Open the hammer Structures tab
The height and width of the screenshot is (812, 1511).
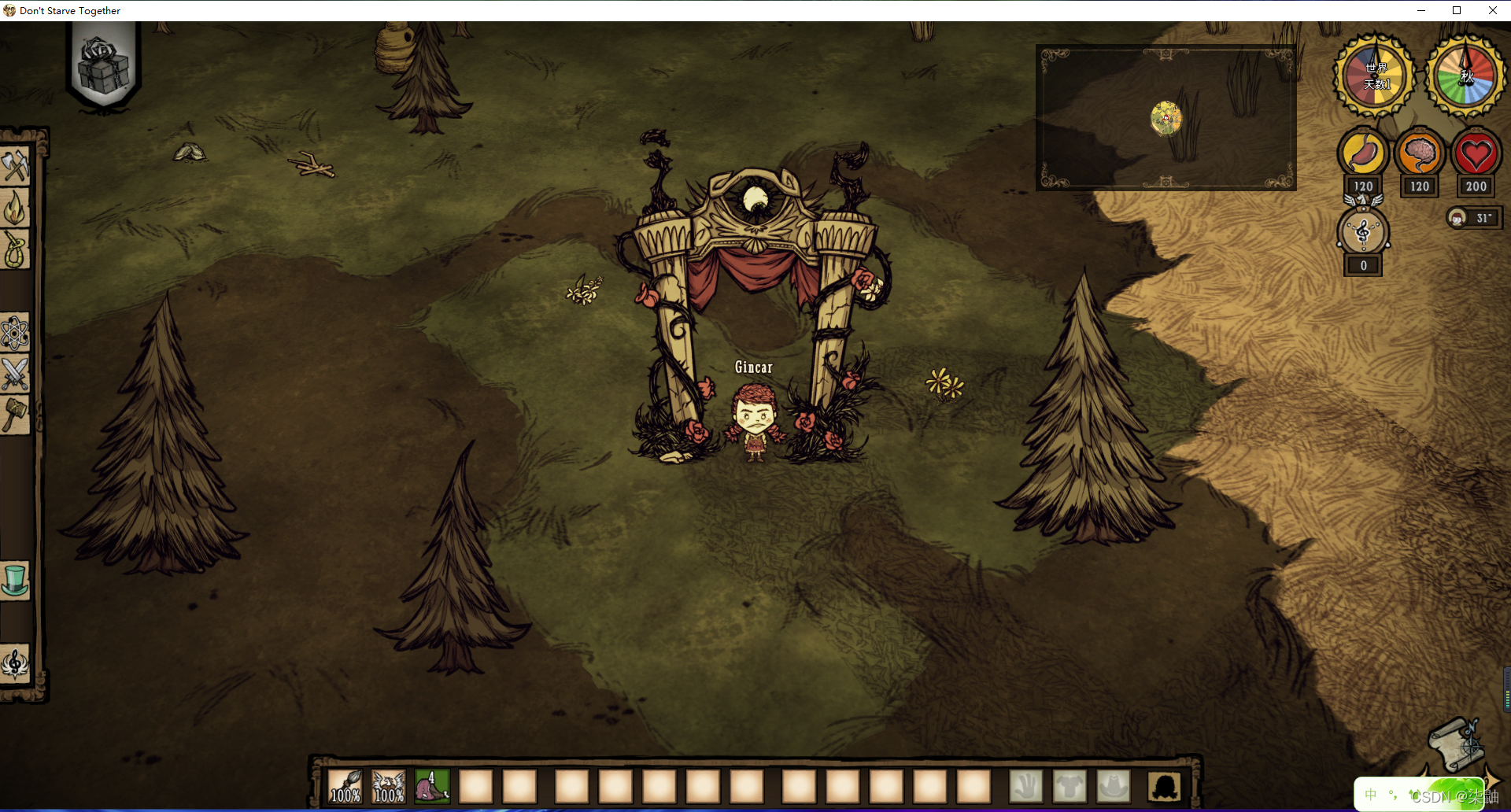pos(15,414)
